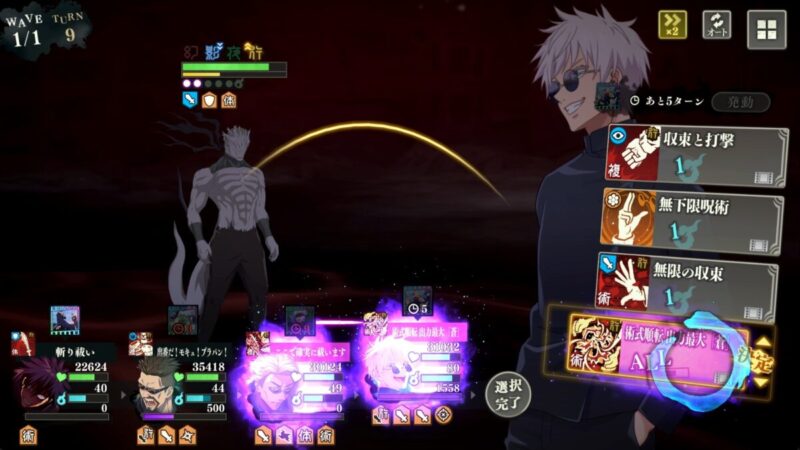Open the grid menu button
Viewport: 800px width, 450px height.
click(766, 29)
